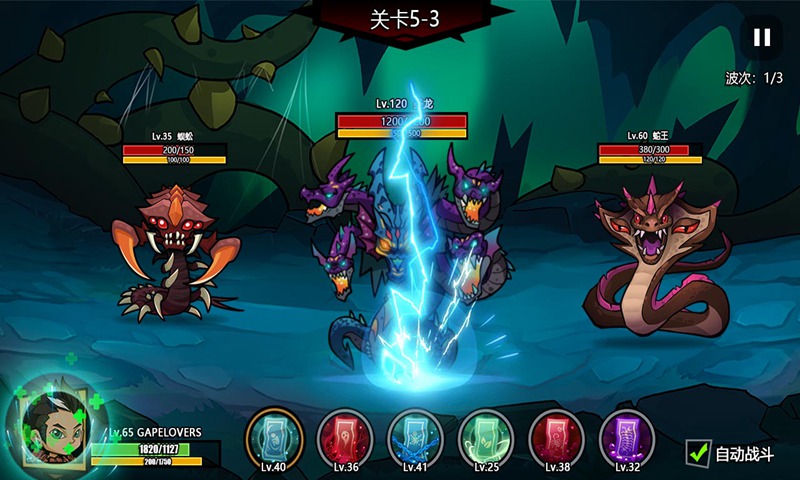Pause the battle

pyautogui.click(x=762, y=38)
